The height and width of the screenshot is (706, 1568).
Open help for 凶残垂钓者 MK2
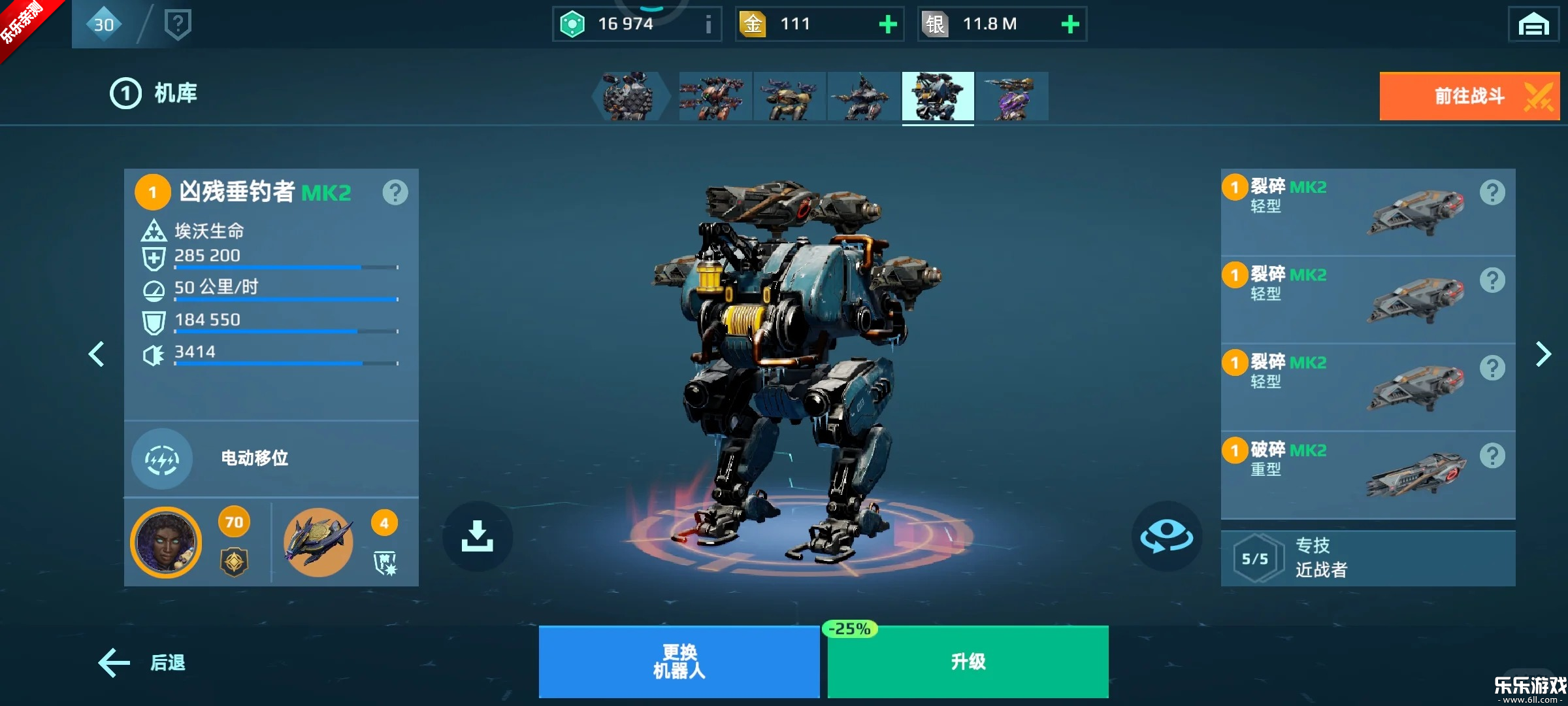point(395,192)
